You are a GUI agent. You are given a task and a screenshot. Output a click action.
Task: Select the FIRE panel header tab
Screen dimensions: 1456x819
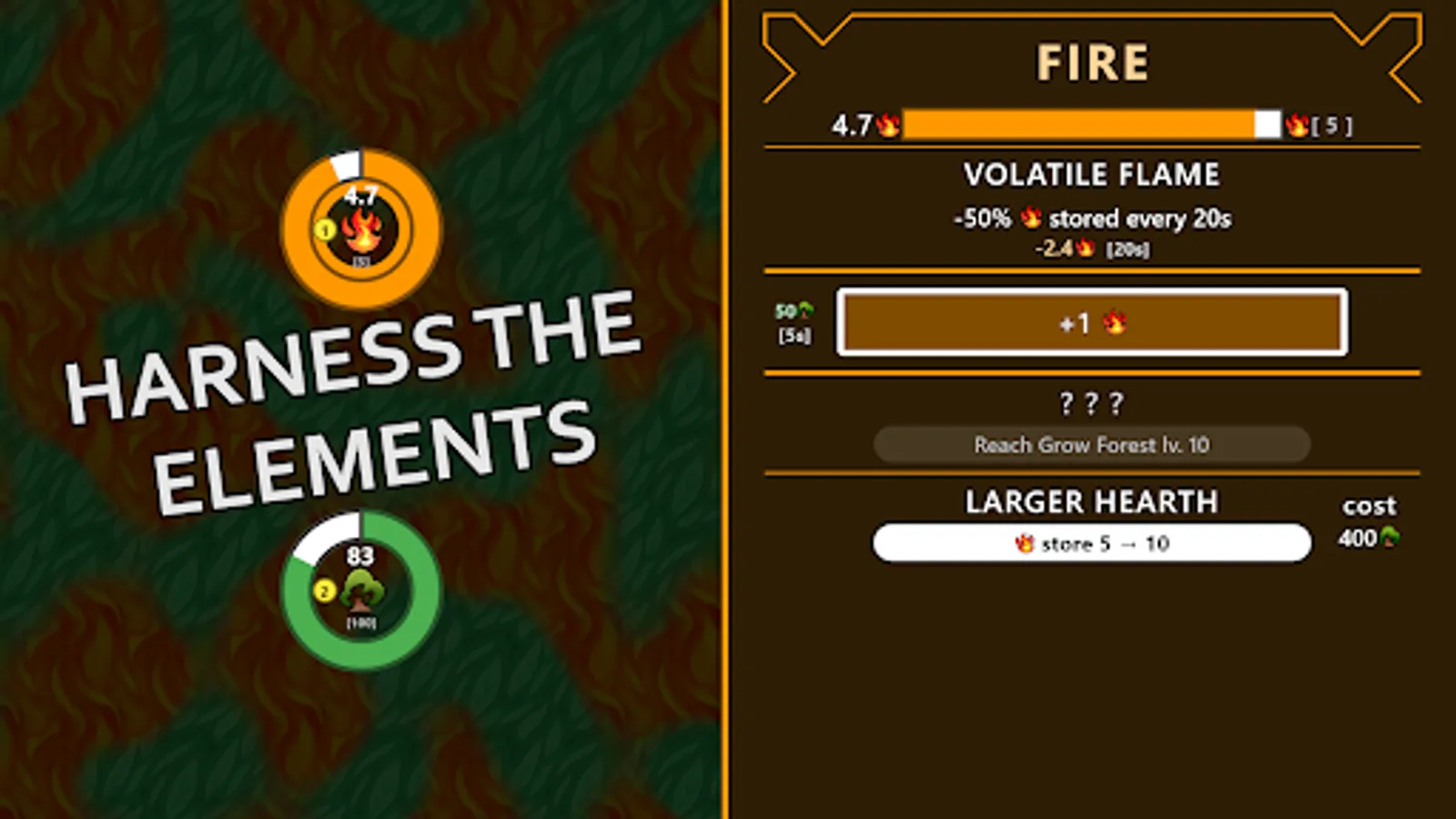click(1093, 61)
